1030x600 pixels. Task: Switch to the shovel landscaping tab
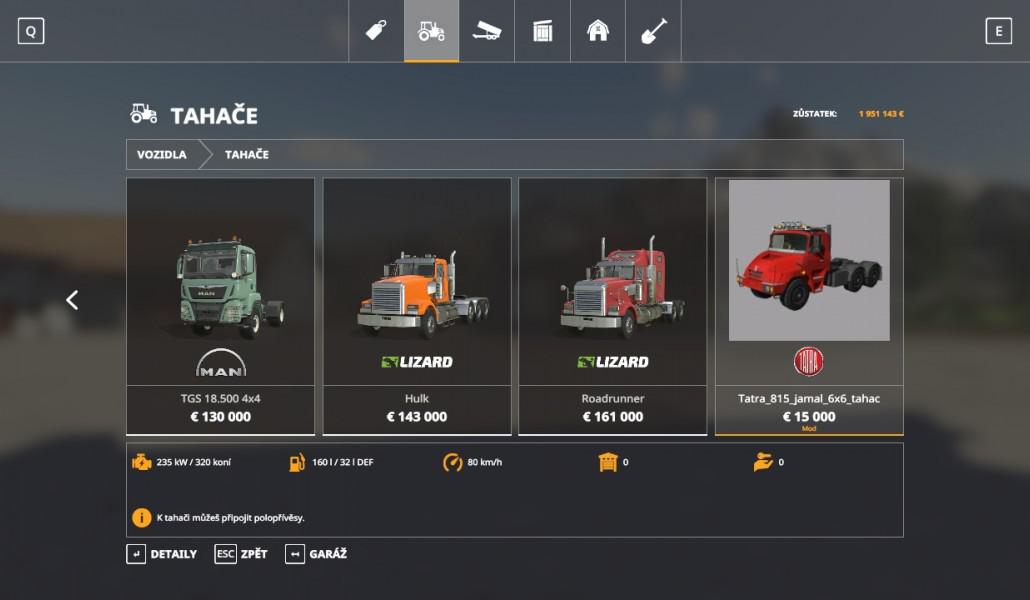[x=653, y=31]
